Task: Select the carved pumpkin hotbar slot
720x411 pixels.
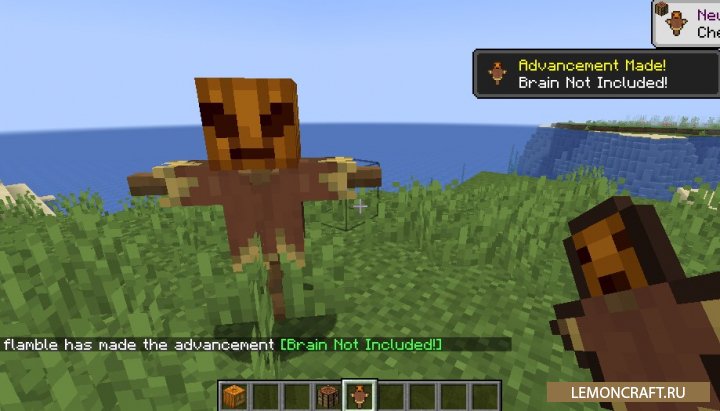Action: pyautogui.click(x=233, y=395)
